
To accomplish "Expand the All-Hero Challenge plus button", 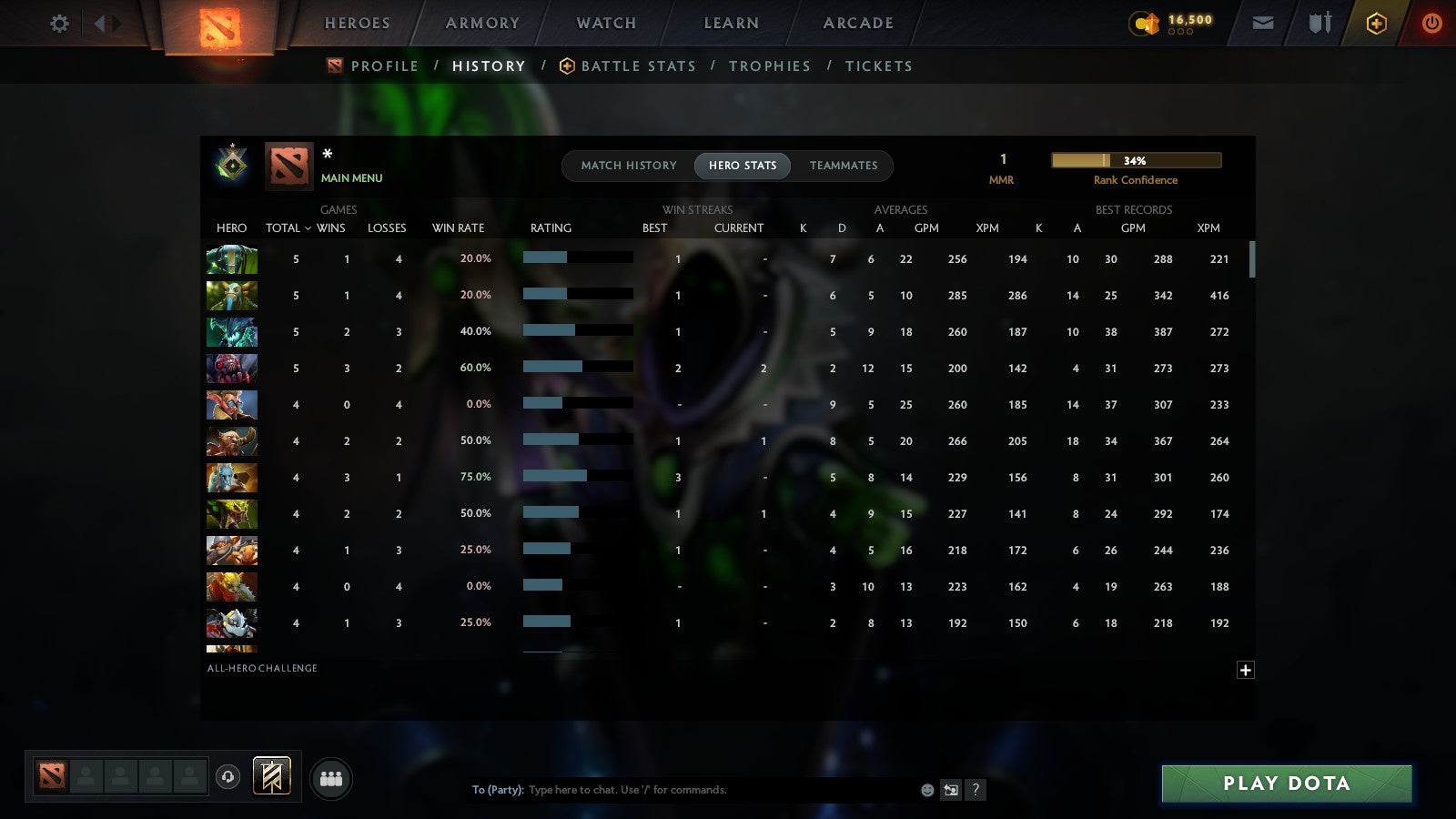I will click(x=1245, y=670).
